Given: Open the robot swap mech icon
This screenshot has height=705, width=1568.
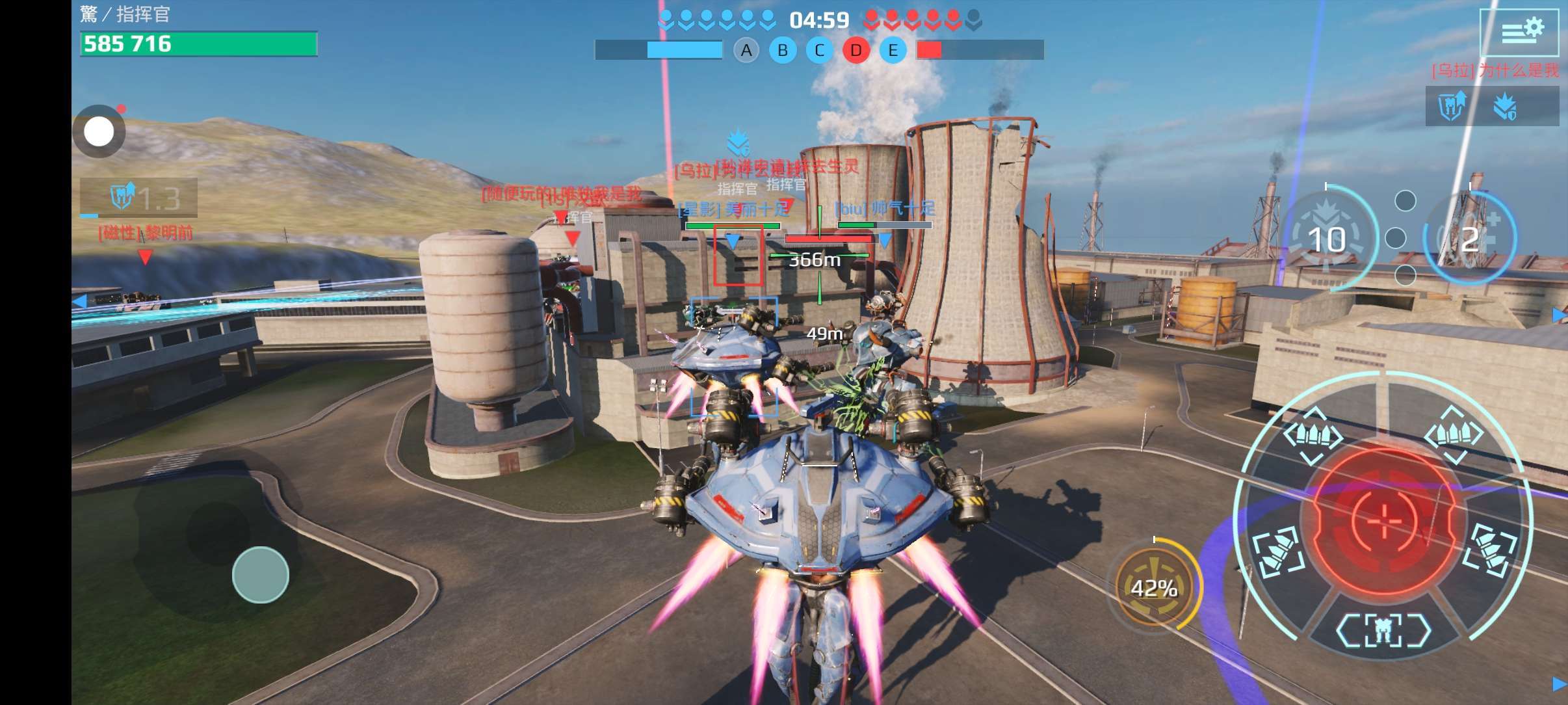Looking at the screenshot, I should click(1383, 630).
